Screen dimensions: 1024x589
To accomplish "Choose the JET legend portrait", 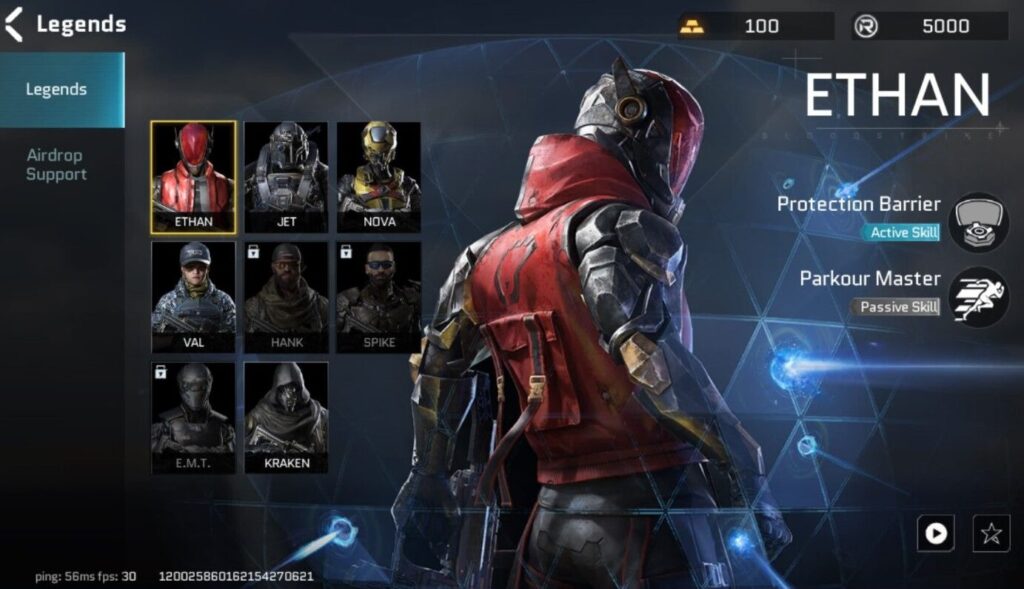I will 286,177.
